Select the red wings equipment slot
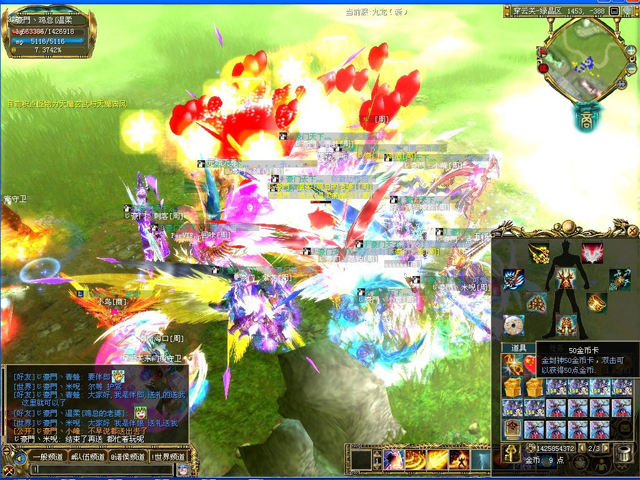This screenshot has height=480, width=640. point(592,252)
